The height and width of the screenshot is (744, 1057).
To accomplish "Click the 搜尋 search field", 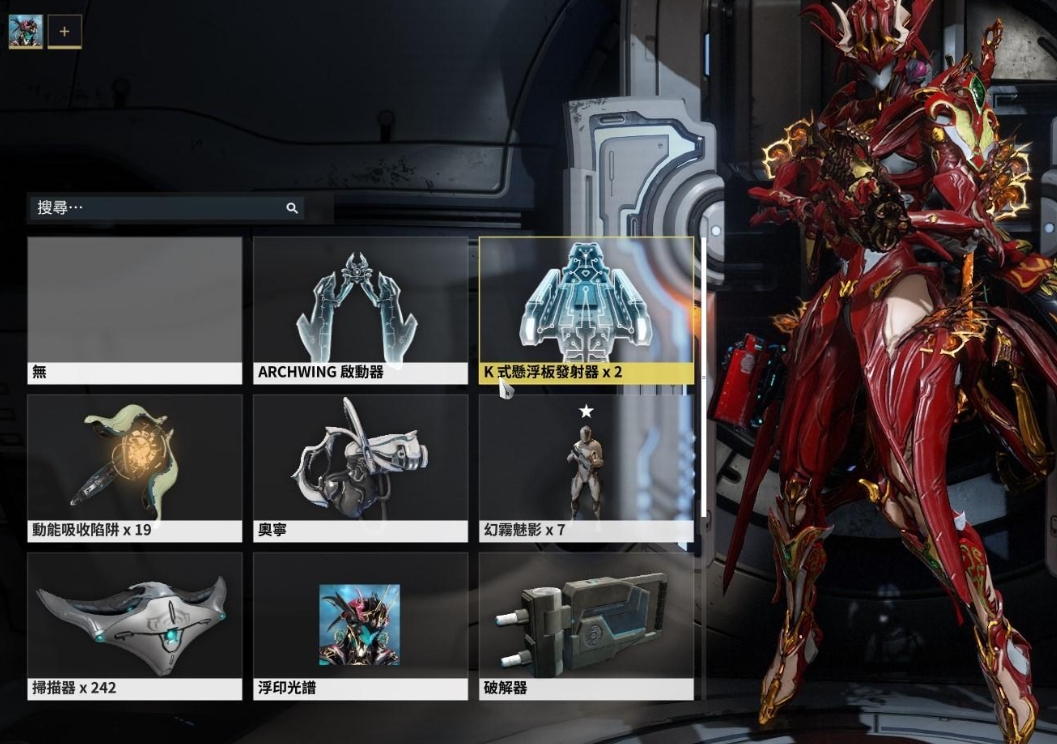I will click(x=160, y=208).
